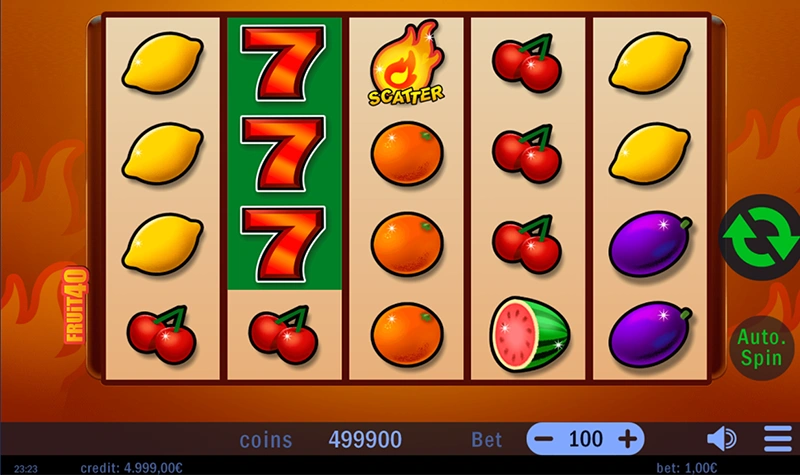
Task: Toggle sound with the speaker icon
Action: [721, 439]
